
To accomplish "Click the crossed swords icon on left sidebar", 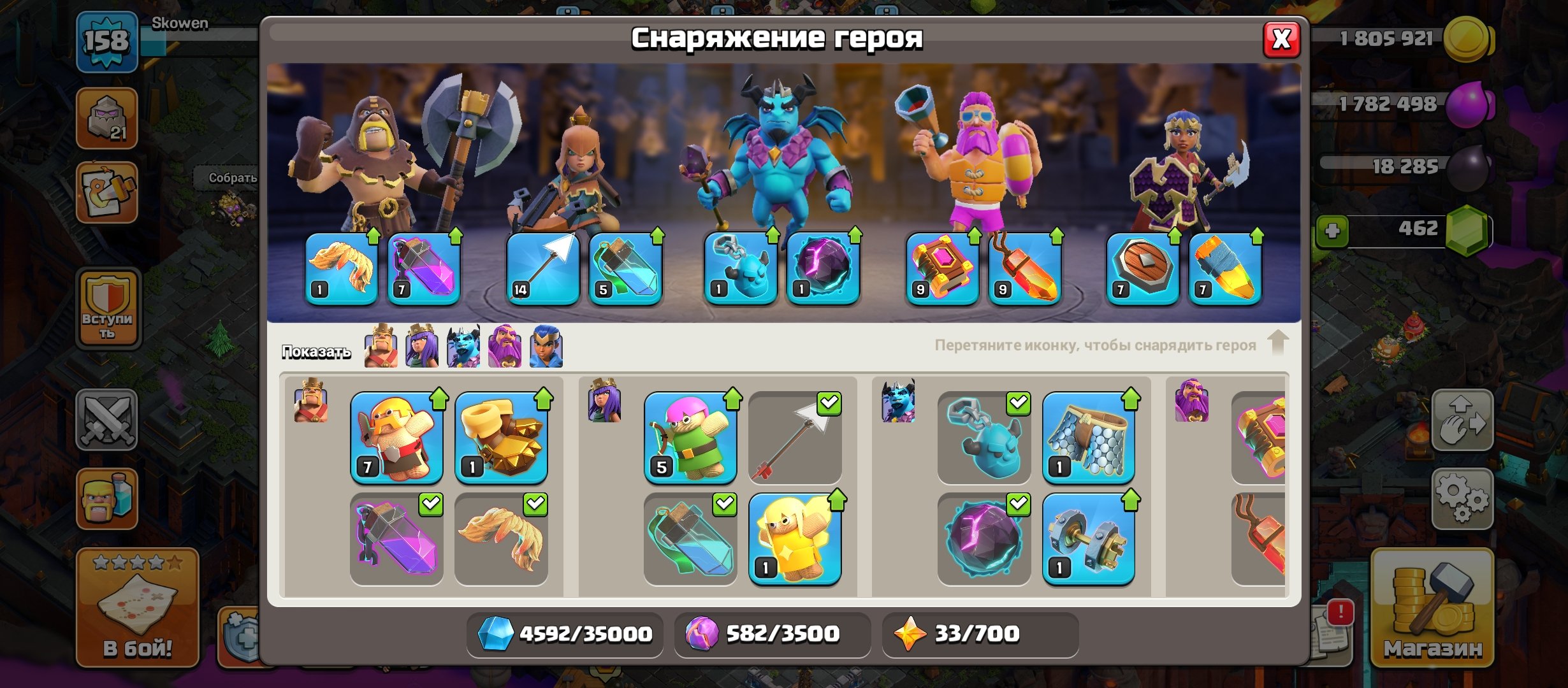I will (106, 420).
